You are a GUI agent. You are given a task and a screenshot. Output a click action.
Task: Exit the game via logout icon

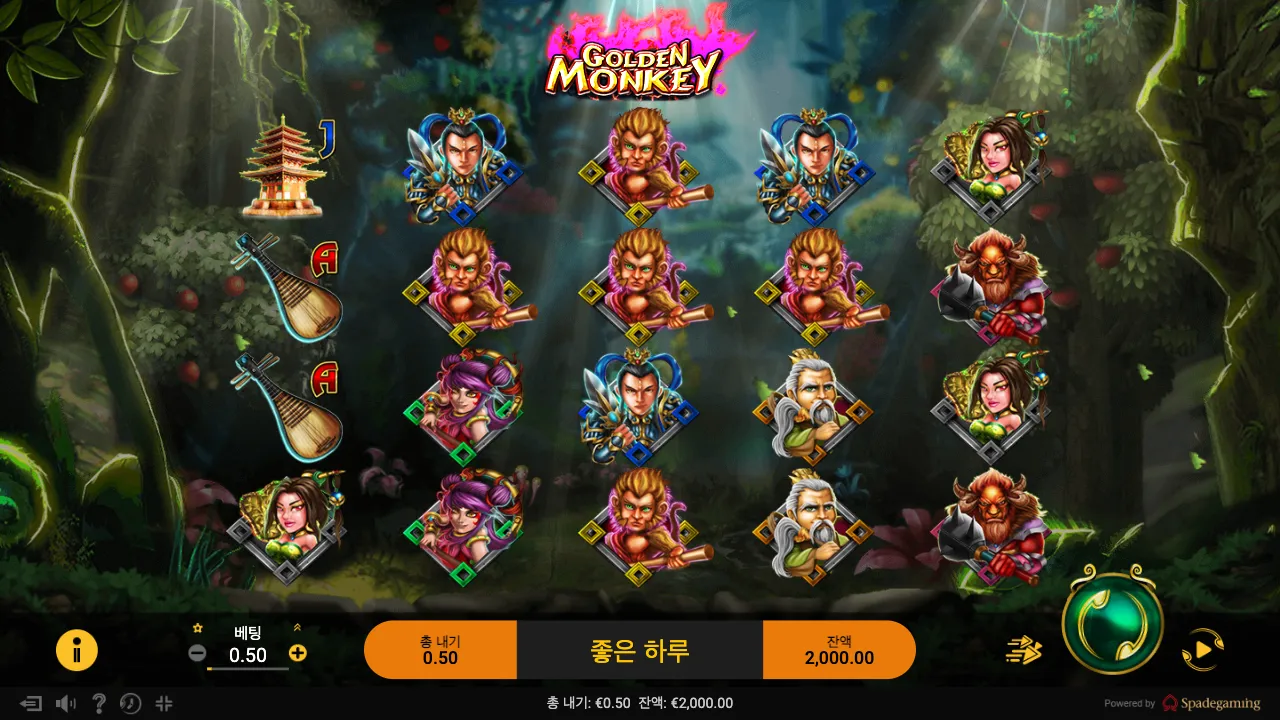(30, 702)
